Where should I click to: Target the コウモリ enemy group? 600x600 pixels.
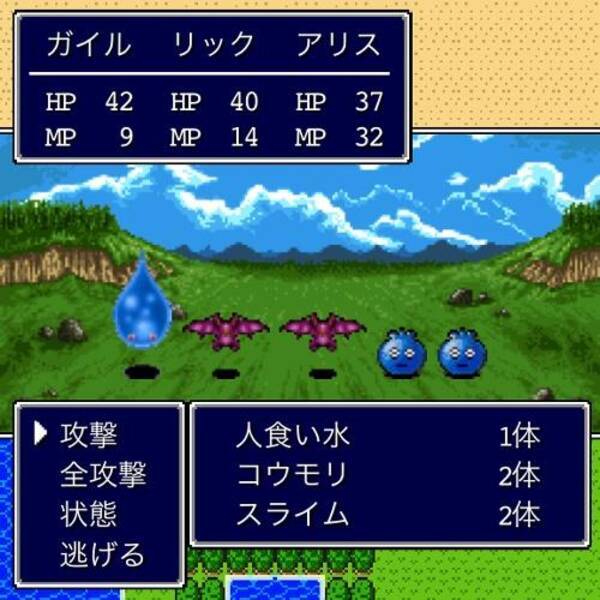tap(291, 475)
